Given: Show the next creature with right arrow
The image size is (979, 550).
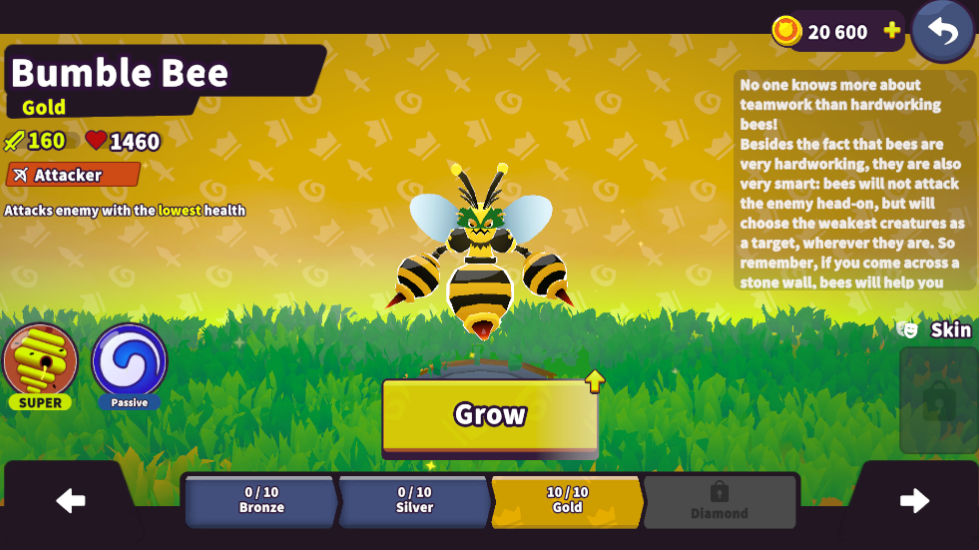Looking at the screenshot, I should [x=914, y=501].
